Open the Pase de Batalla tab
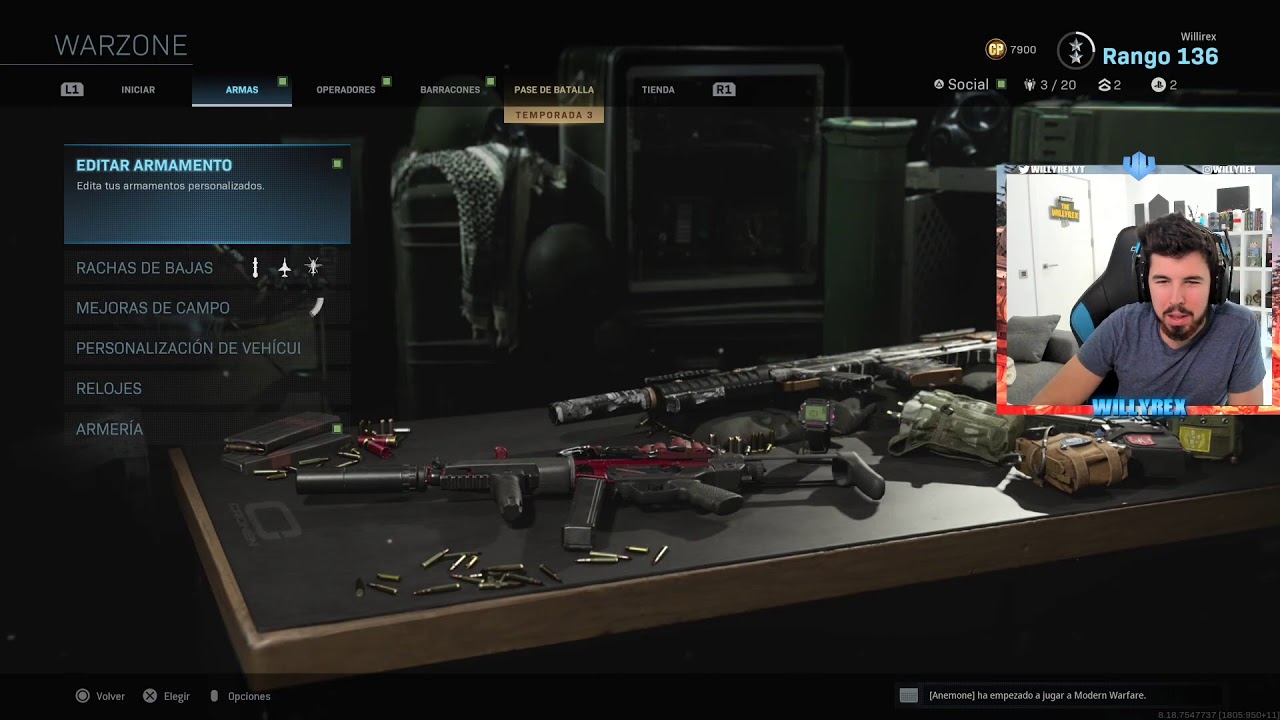The width and height of the screenshot is (1280, 720). [x=554, y=90]
